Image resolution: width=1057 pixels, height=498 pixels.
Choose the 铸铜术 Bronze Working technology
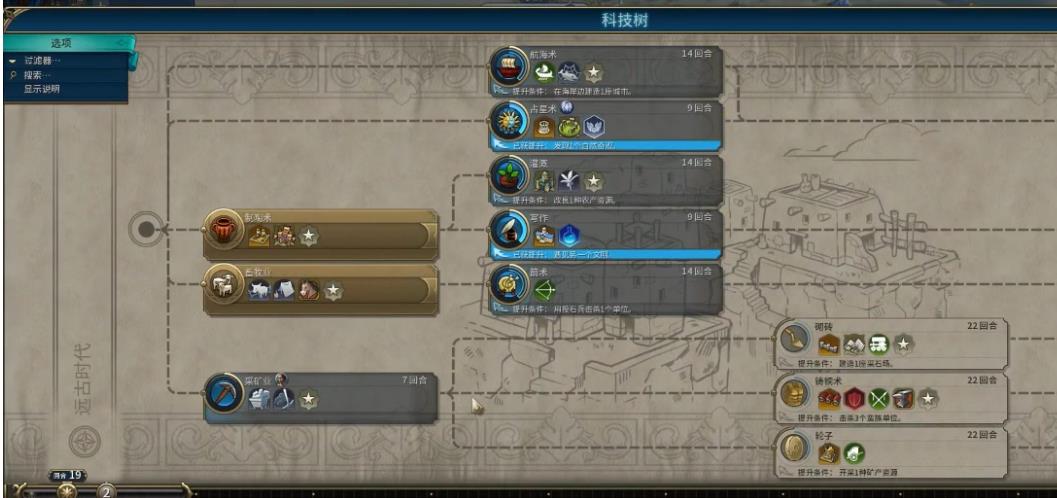point(893,396)
